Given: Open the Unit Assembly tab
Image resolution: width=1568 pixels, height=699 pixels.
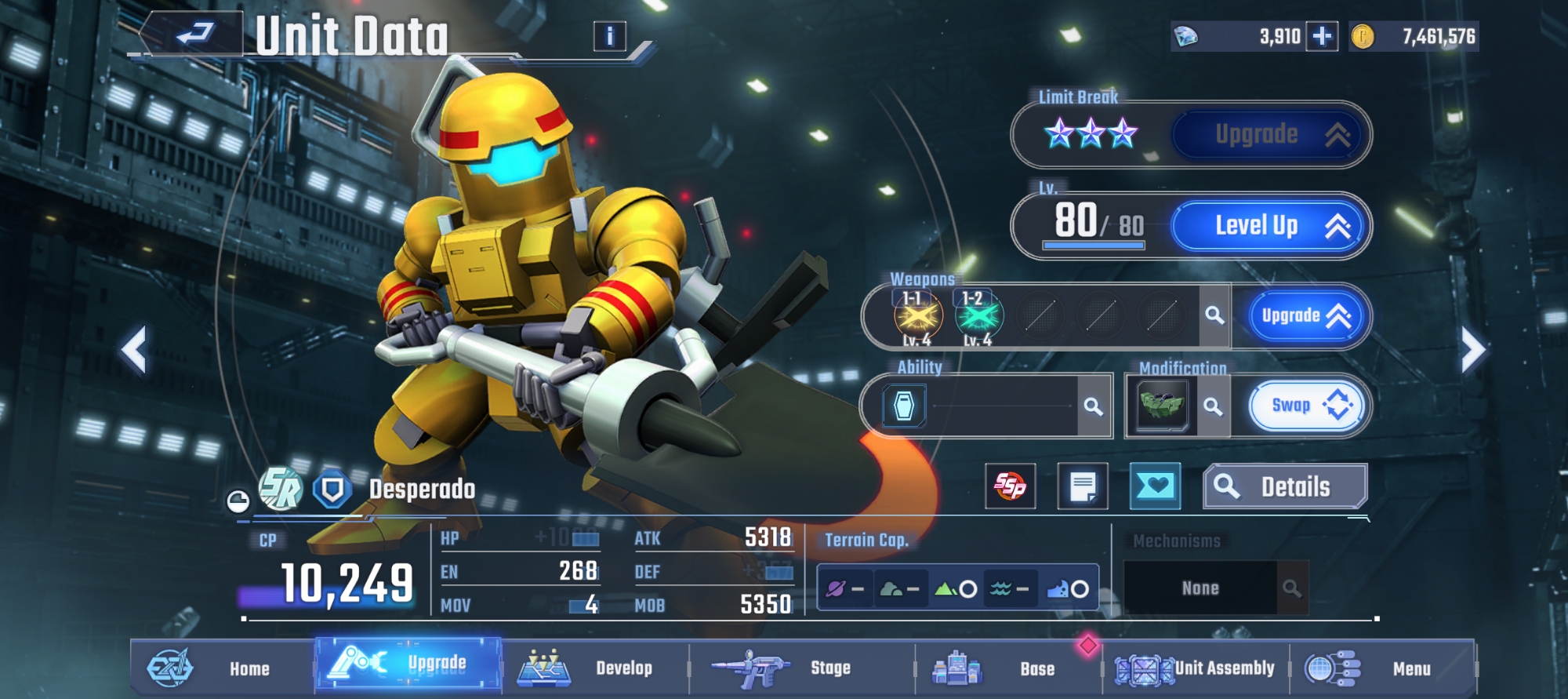Looking at the screenshot, I should pos(1196,668).
